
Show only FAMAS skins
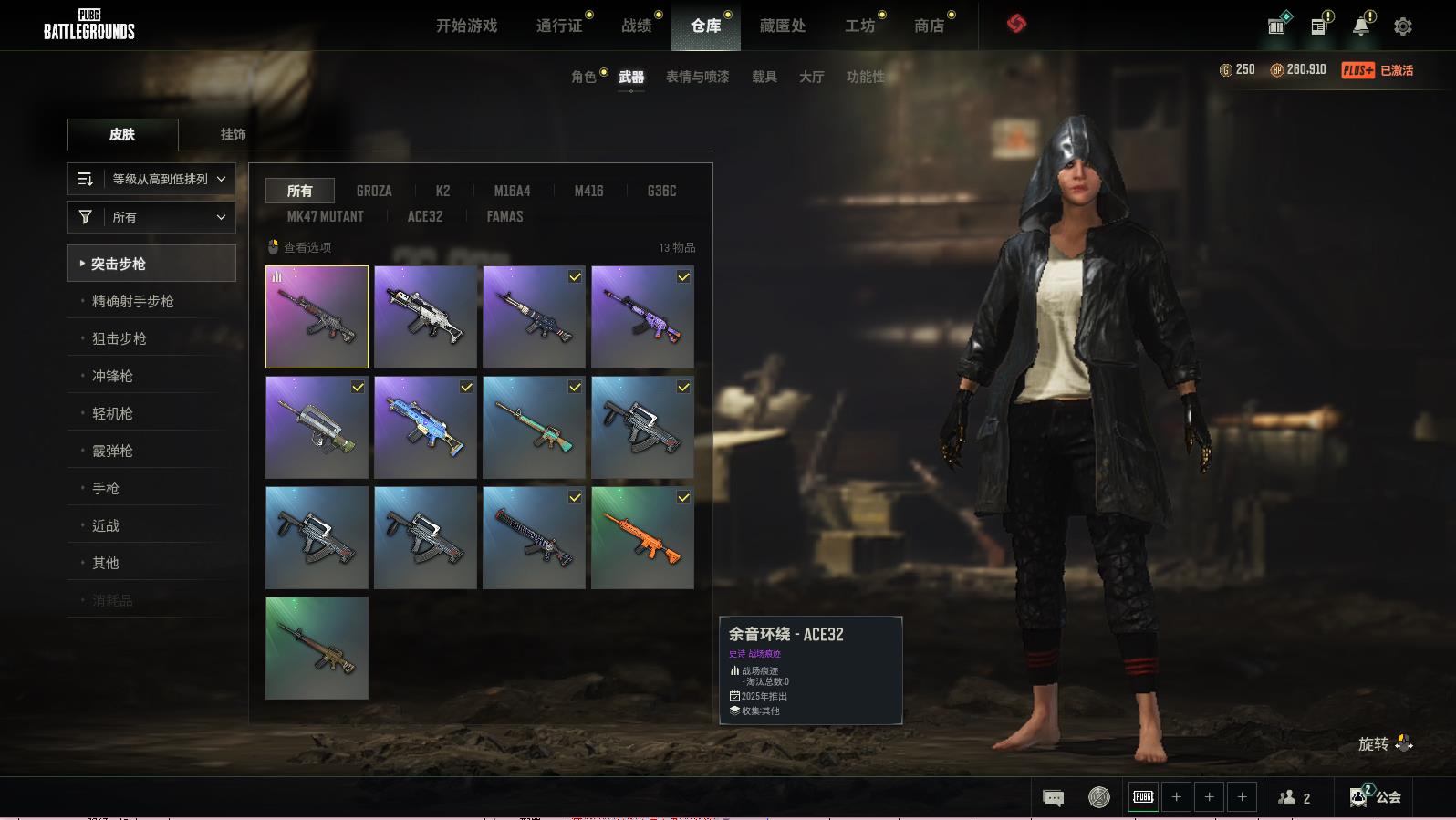(504, 216)
